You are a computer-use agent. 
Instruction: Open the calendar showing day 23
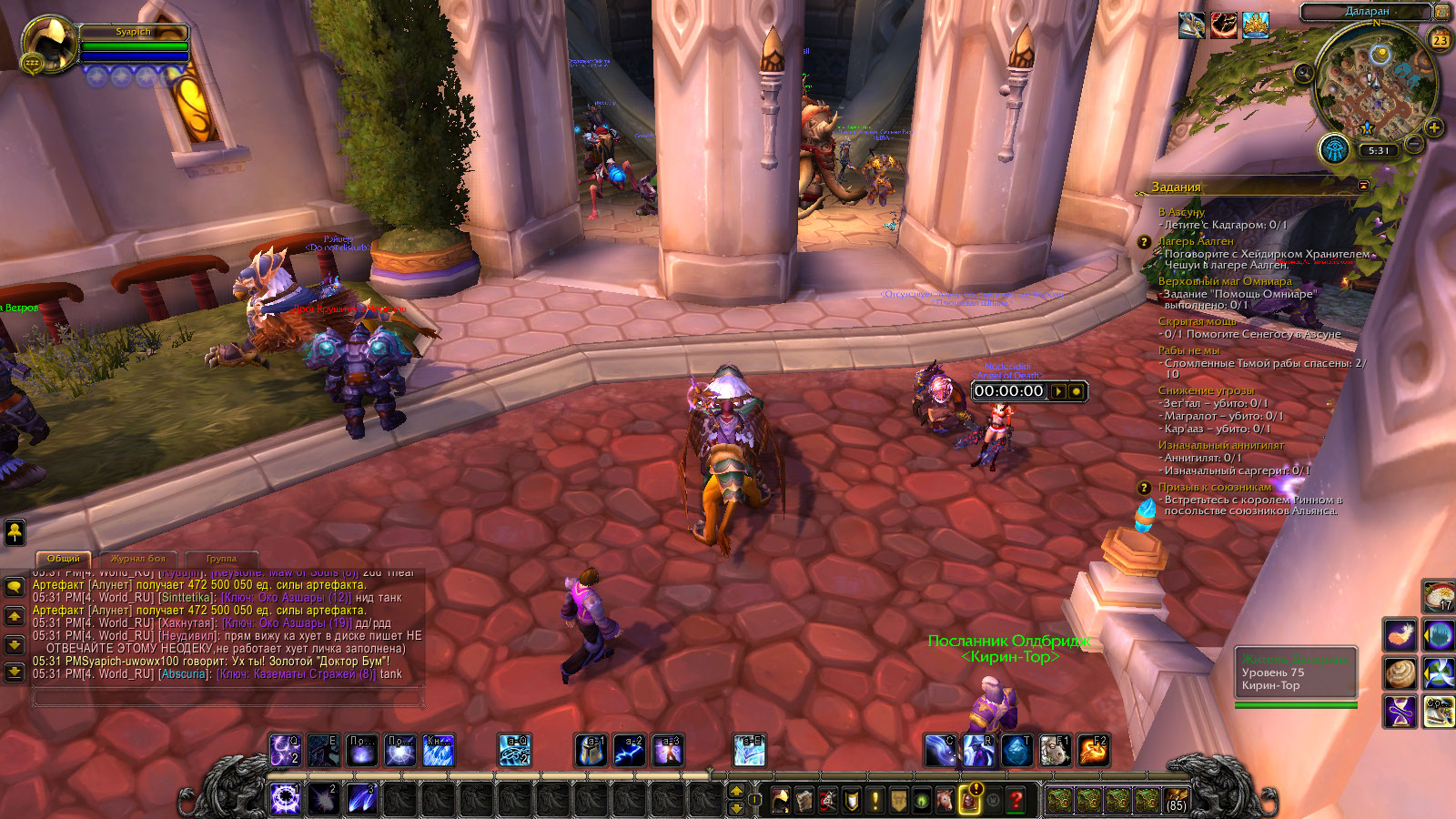(1440, 39)
